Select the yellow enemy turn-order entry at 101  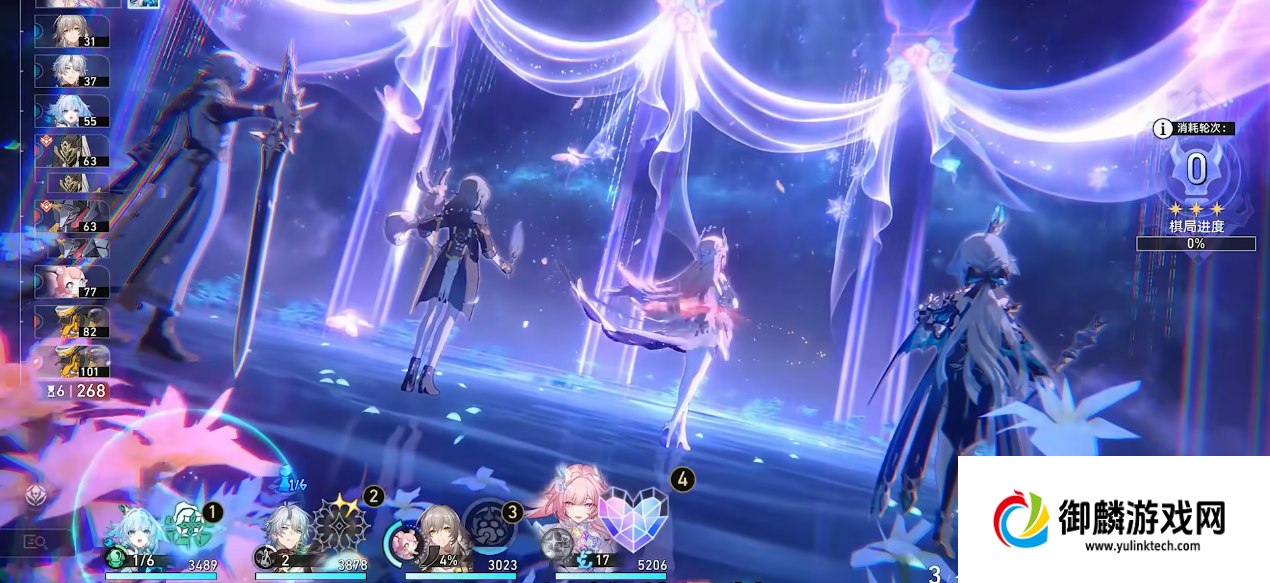(x=73, y=360)
